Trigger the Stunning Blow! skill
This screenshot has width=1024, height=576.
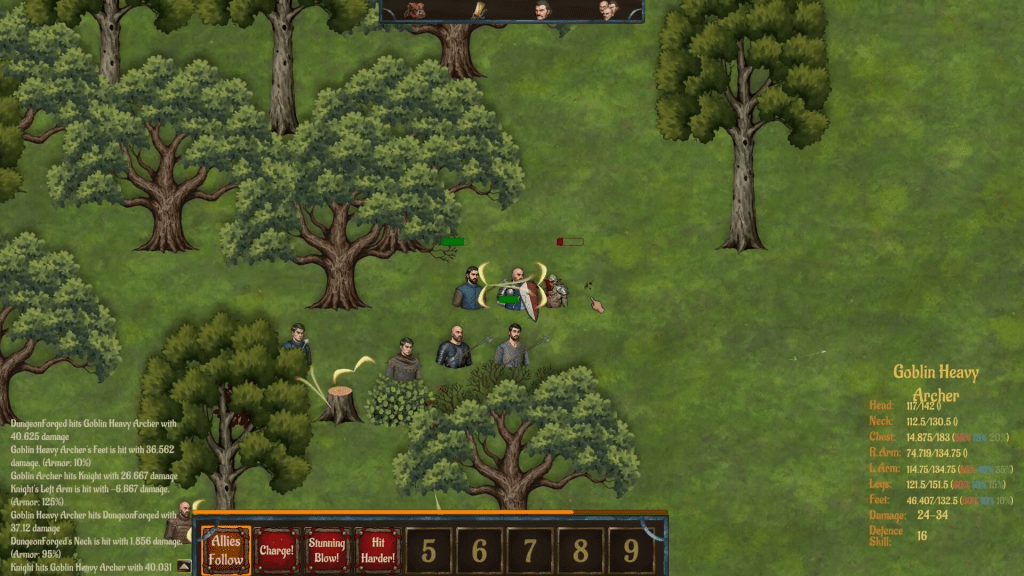coord(326,550)
